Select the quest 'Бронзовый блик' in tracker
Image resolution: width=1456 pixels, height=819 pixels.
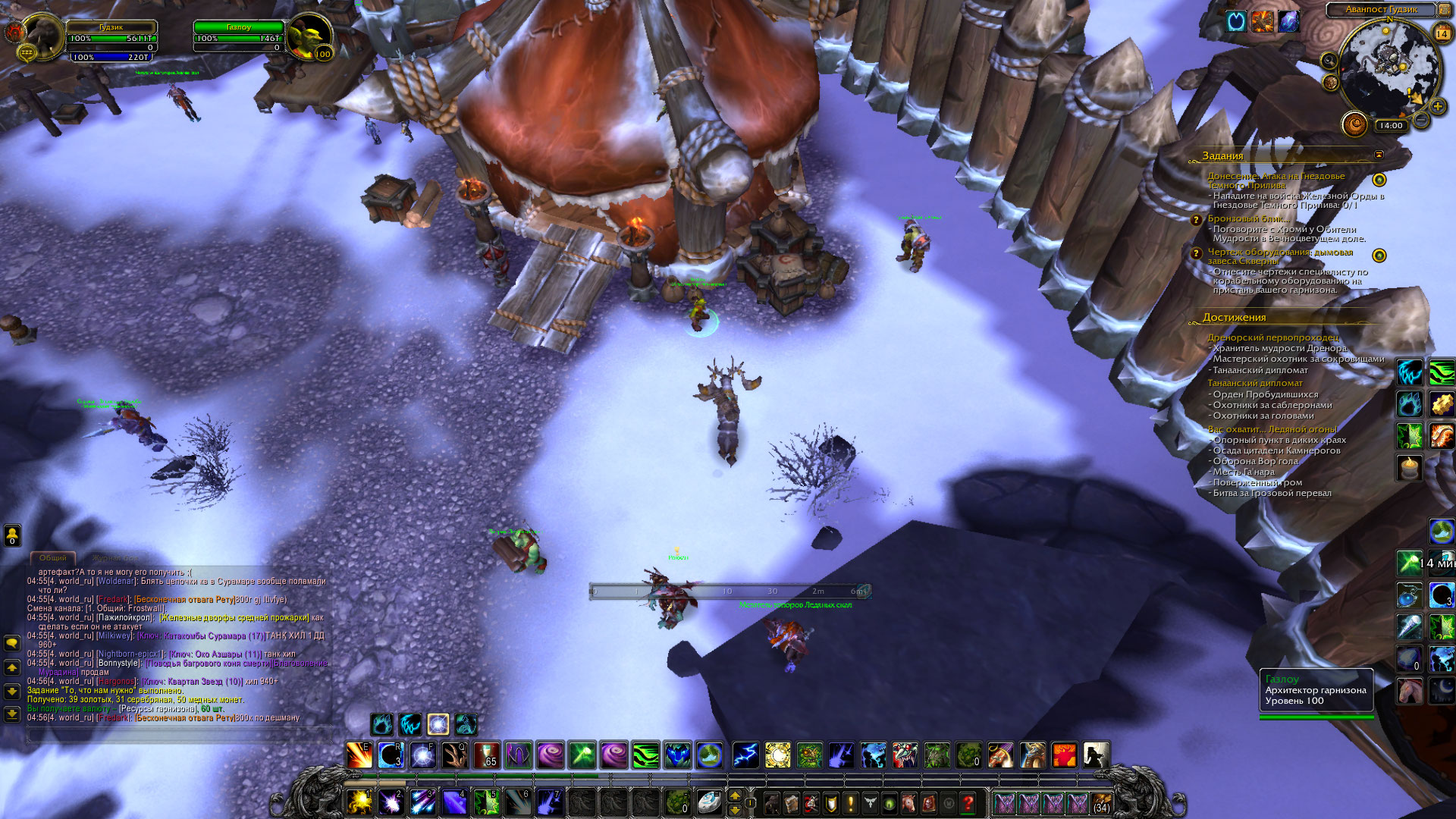(x=1247, y=218)
